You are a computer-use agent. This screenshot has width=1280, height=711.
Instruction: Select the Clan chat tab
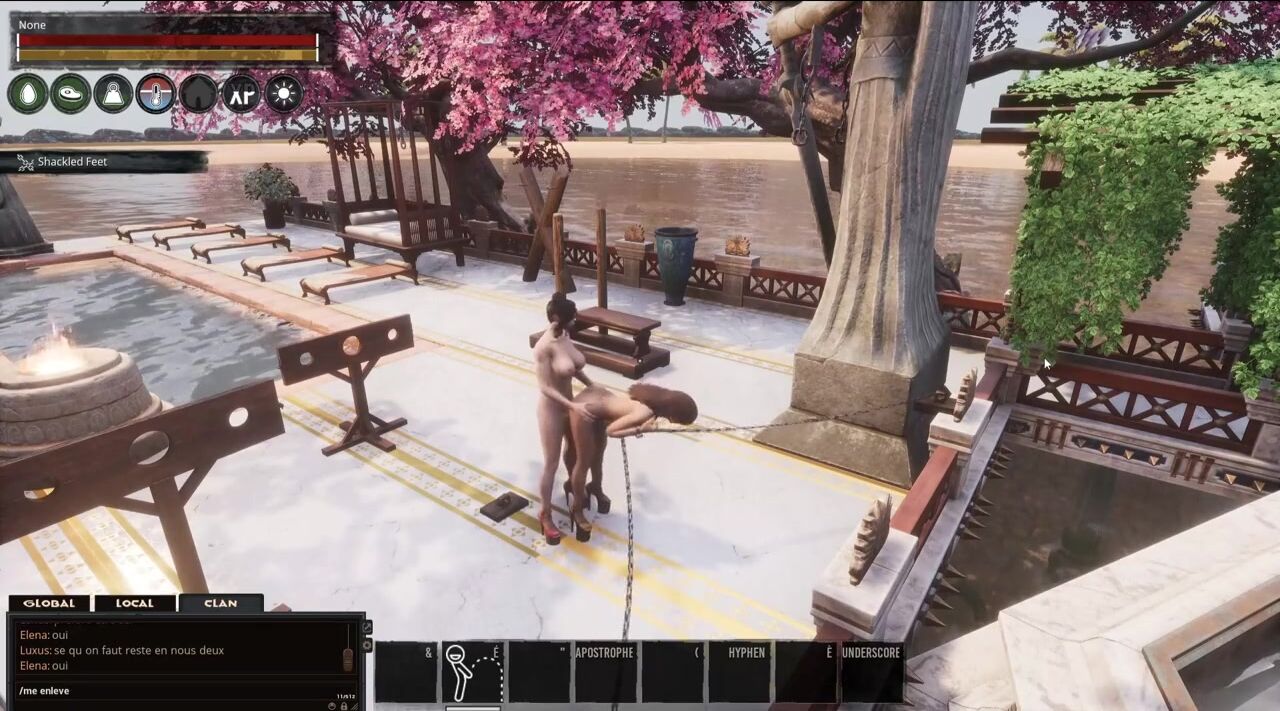pos(221,603)
